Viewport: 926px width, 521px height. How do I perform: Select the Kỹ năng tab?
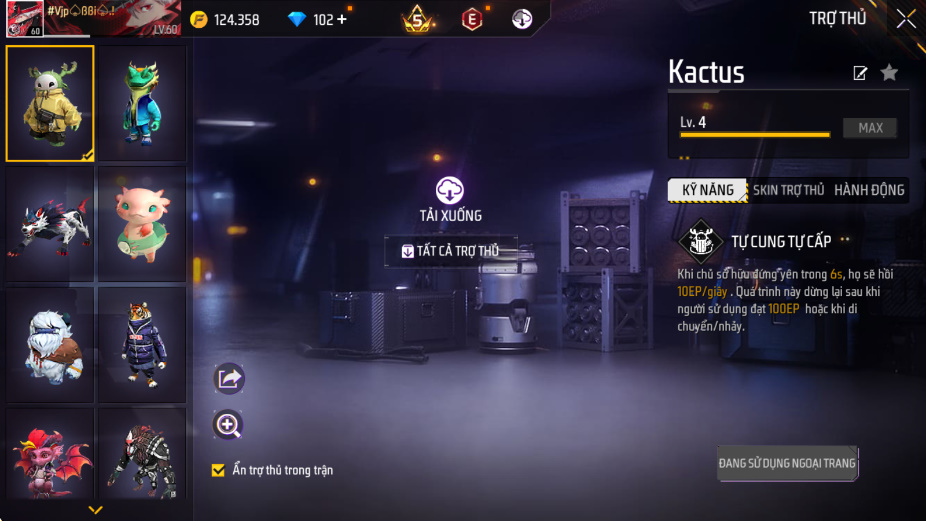pyautogui.click(x=707, y=190)
